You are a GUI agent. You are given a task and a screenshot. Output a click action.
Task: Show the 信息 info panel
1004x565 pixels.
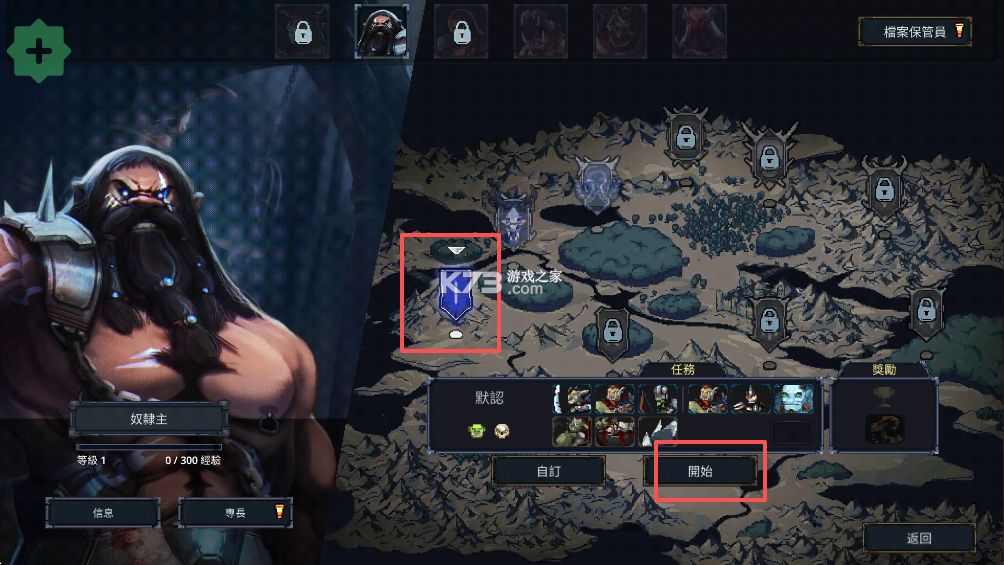pos(103,513)
